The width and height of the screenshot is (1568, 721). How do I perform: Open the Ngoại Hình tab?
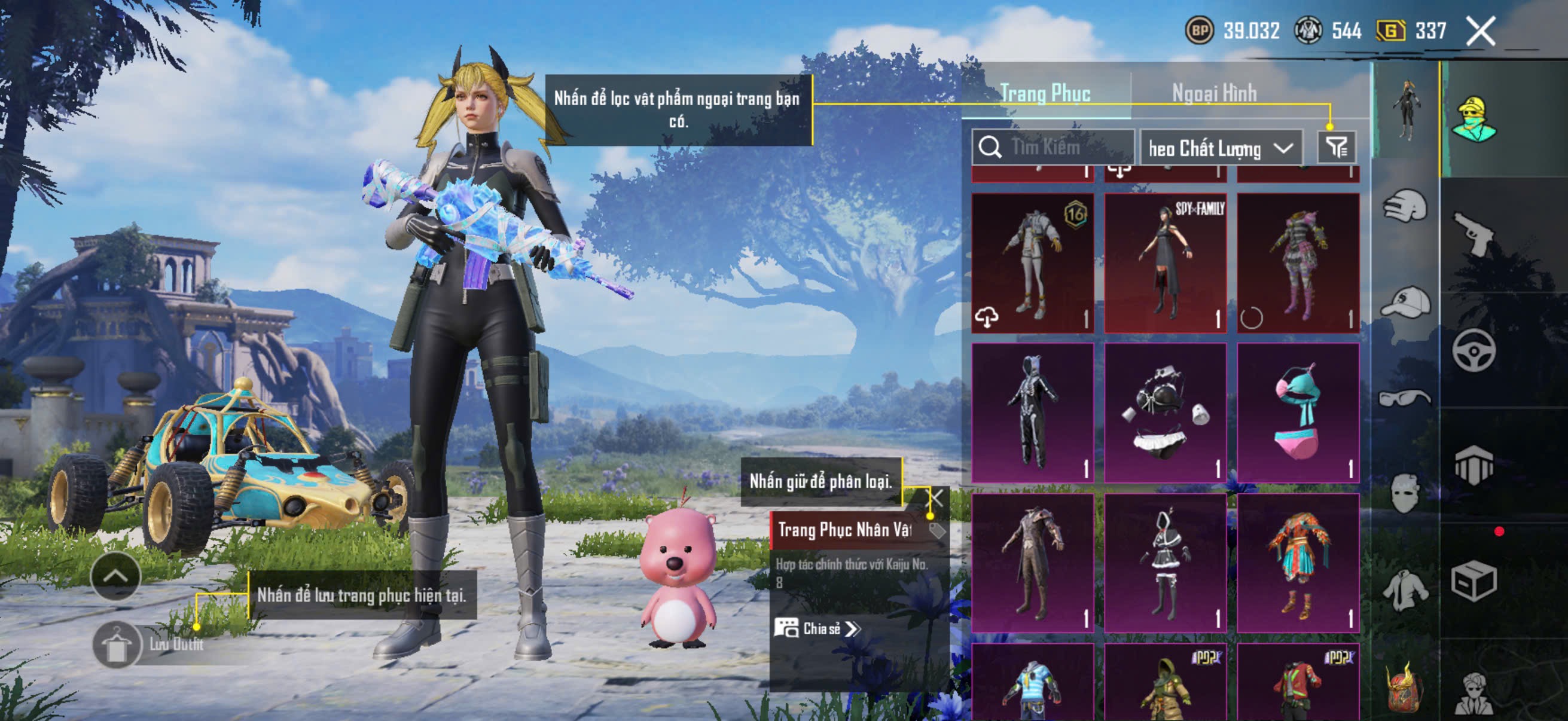pyautogui.click(x=1214, y=94)
